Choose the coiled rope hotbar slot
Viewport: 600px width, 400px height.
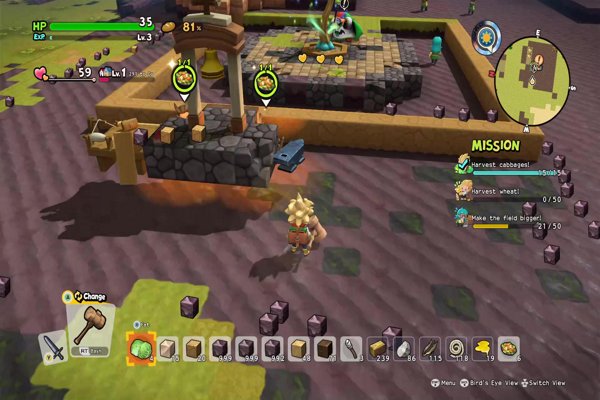[457, 348]
